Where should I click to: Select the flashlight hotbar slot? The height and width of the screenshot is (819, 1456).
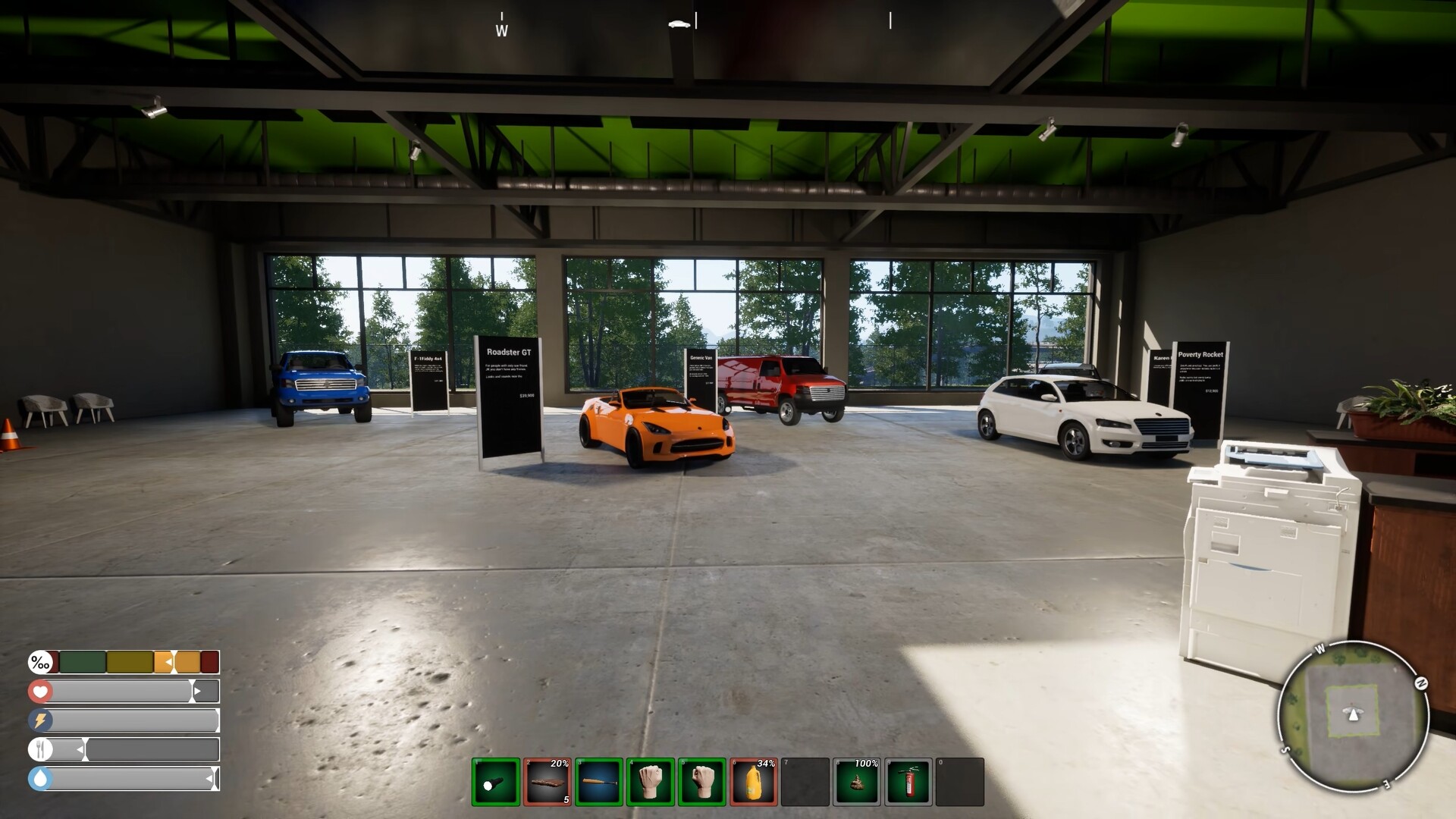496,782
